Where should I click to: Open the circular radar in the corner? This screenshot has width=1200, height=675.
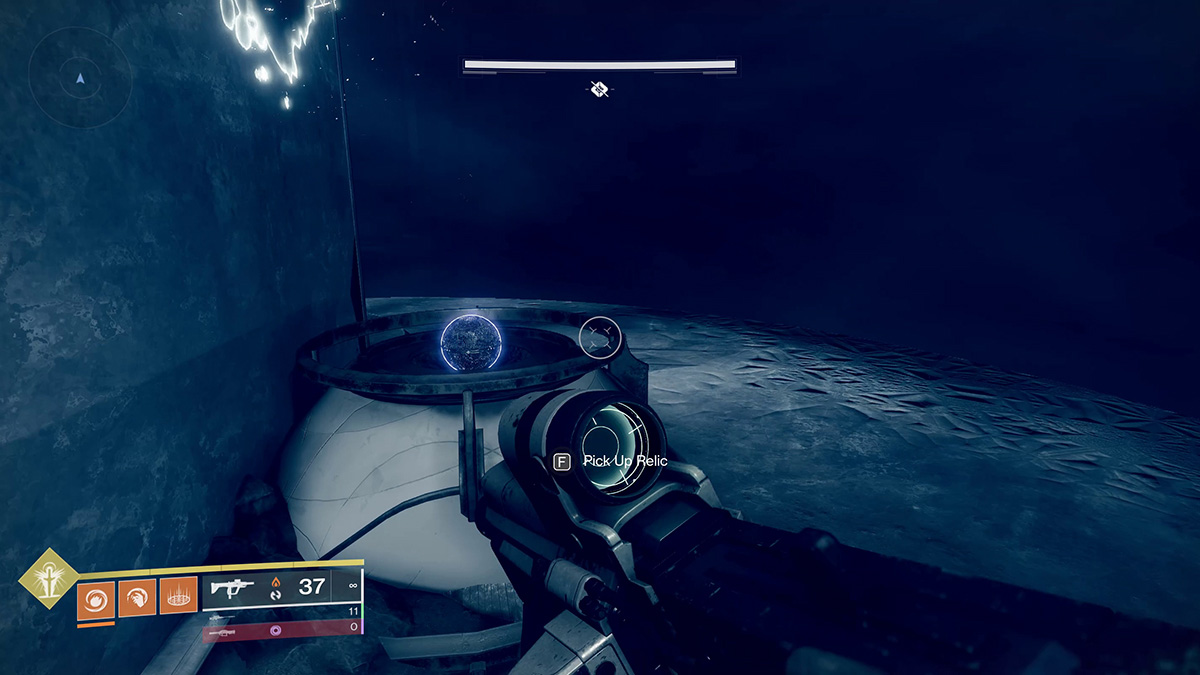pos(80,77)
